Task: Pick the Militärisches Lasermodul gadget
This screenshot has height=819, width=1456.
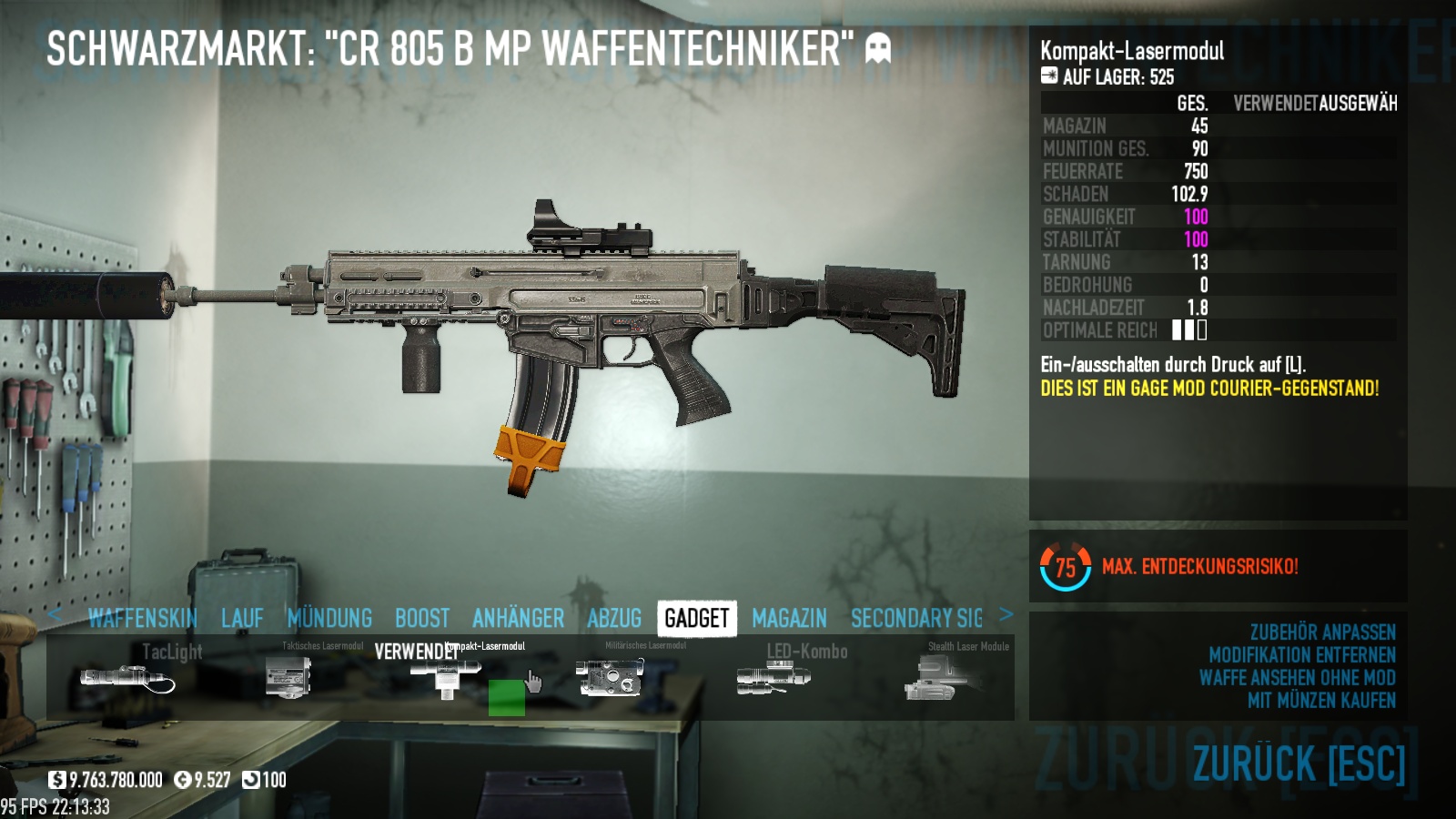Action: 610,678
